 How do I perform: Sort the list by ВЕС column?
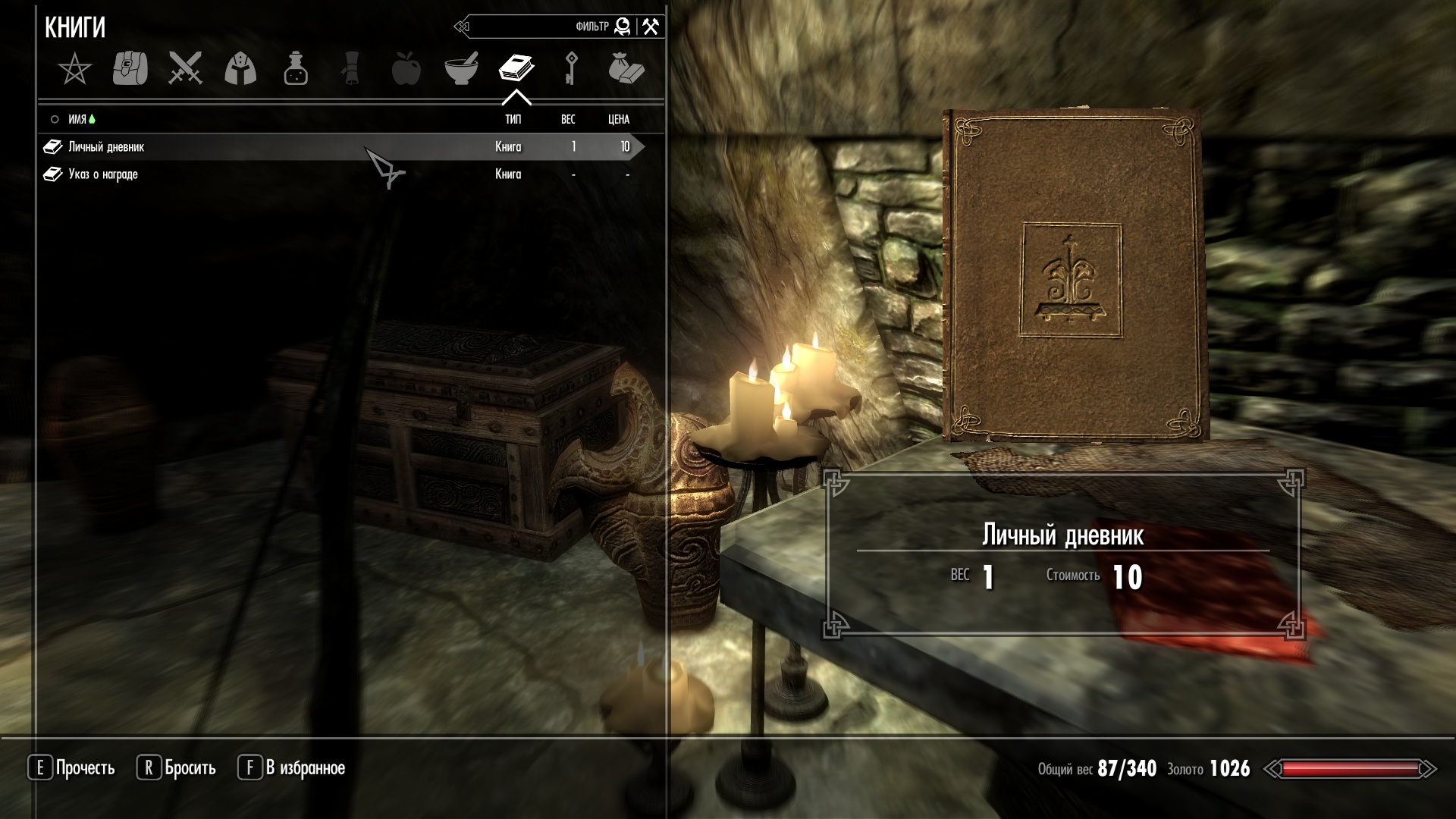pyautogui.click(x=568, y=119)
